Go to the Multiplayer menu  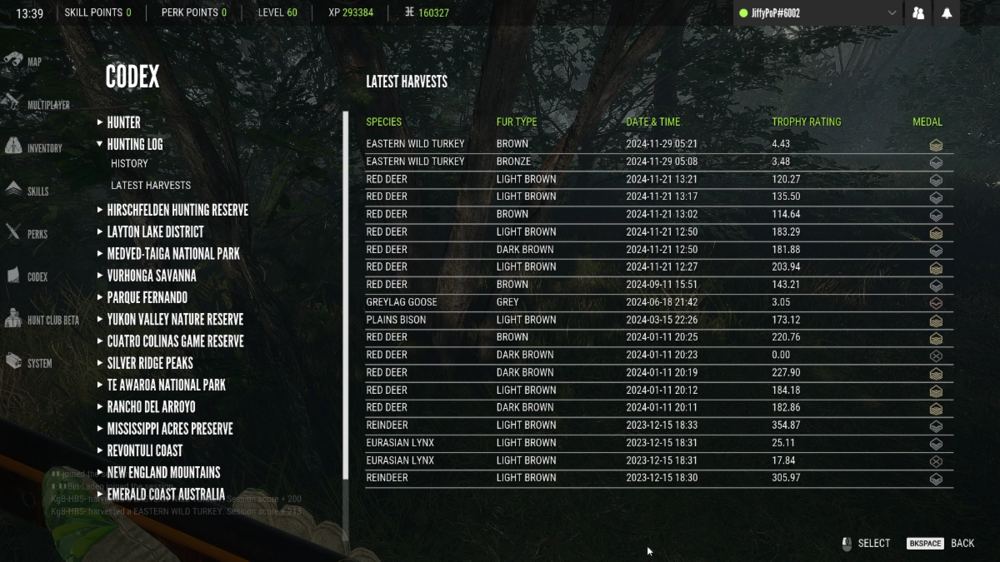click(x=38, y=104)
